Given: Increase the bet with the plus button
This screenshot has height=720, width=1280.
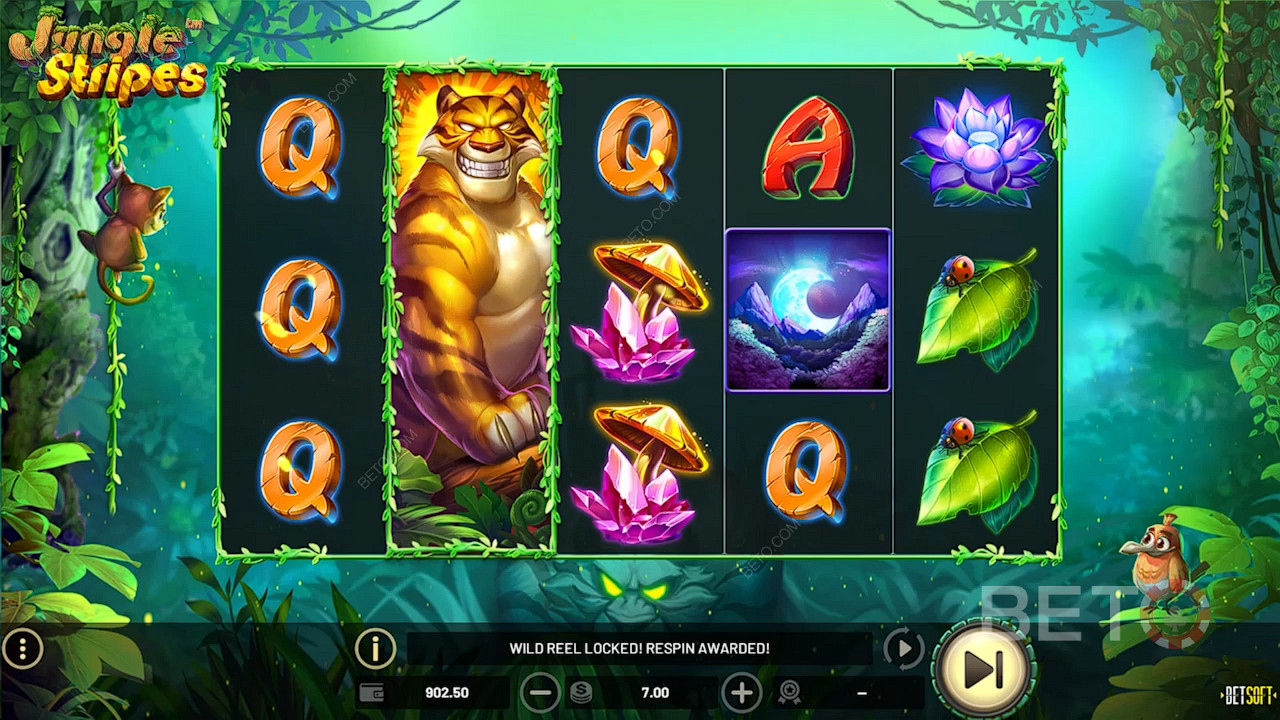Looking at the screenshot, I should (741, 692).
